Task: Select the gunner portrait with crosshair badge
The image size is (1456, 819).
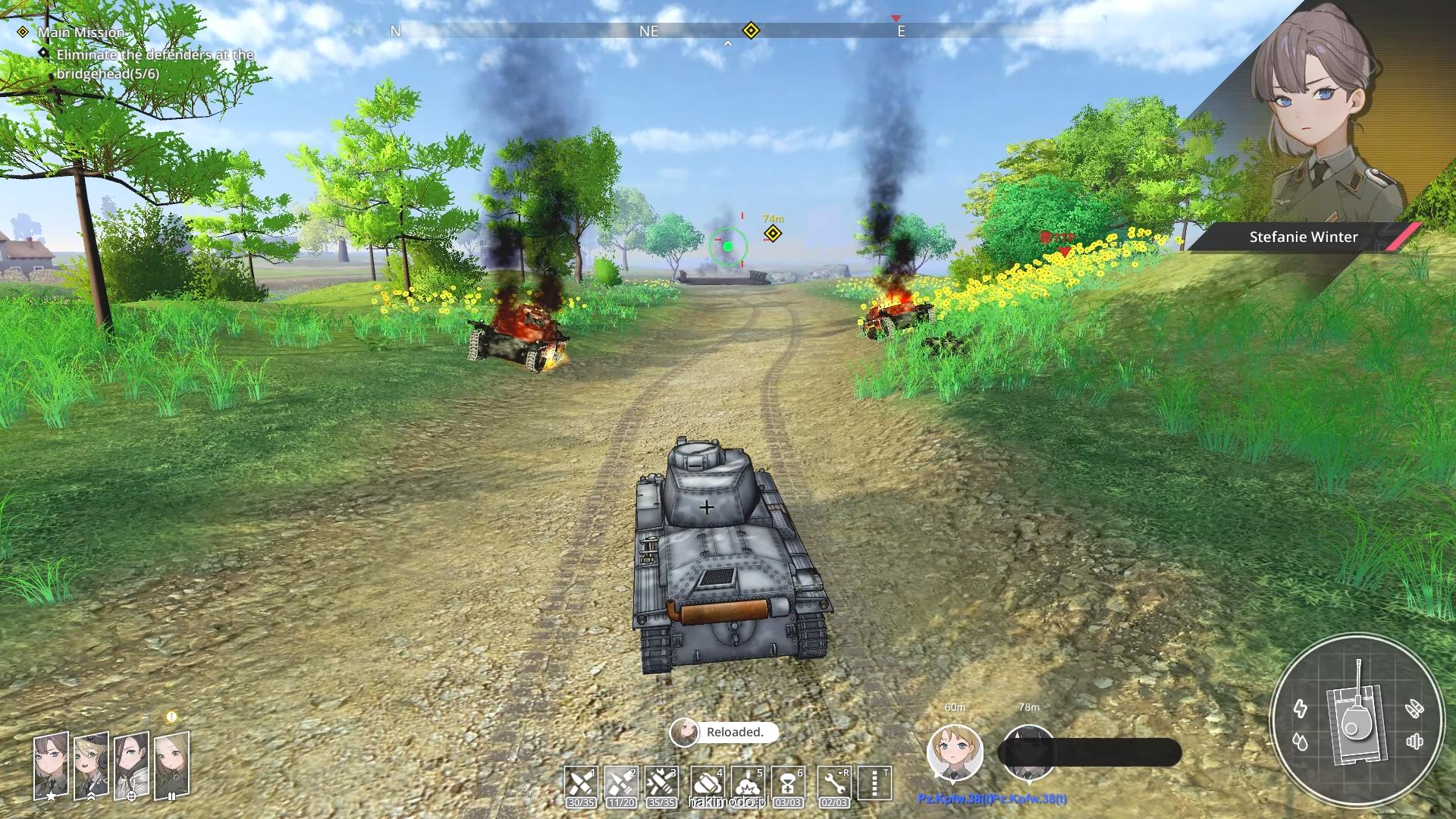Action: pyautogui.click(x=131, y=765)
